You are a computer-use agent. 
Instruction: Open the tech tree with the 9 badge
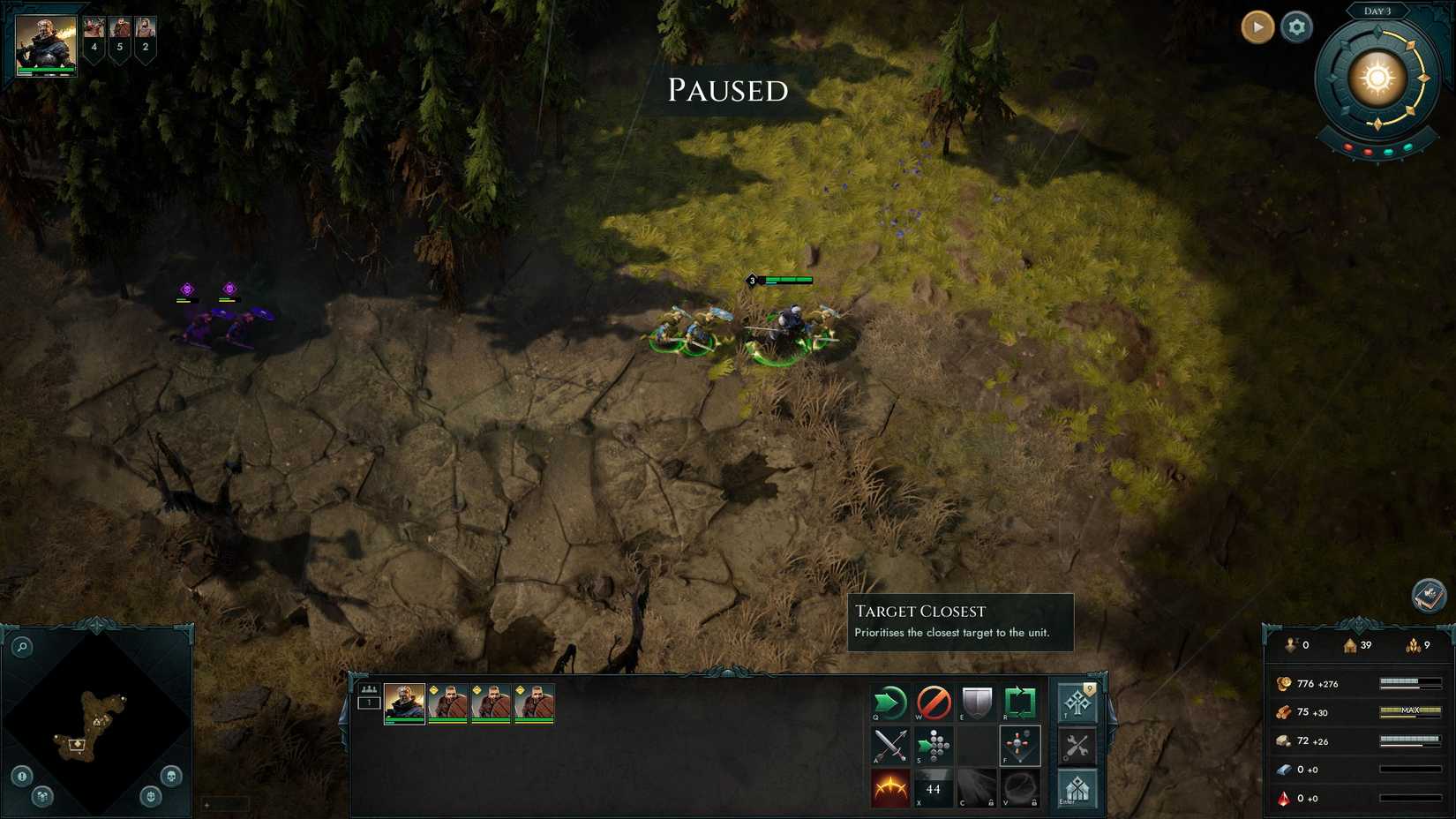coord(1078,702)
